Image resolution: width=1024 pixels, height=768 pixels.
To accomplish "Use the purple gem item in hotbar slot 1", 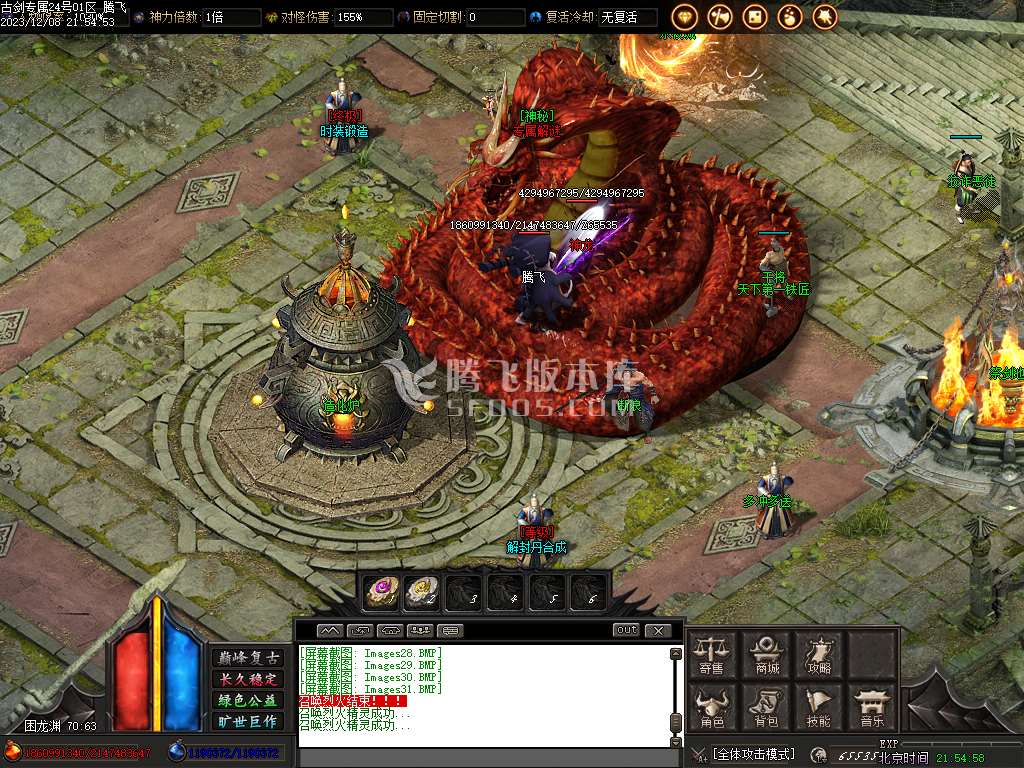I will (381, 592).
